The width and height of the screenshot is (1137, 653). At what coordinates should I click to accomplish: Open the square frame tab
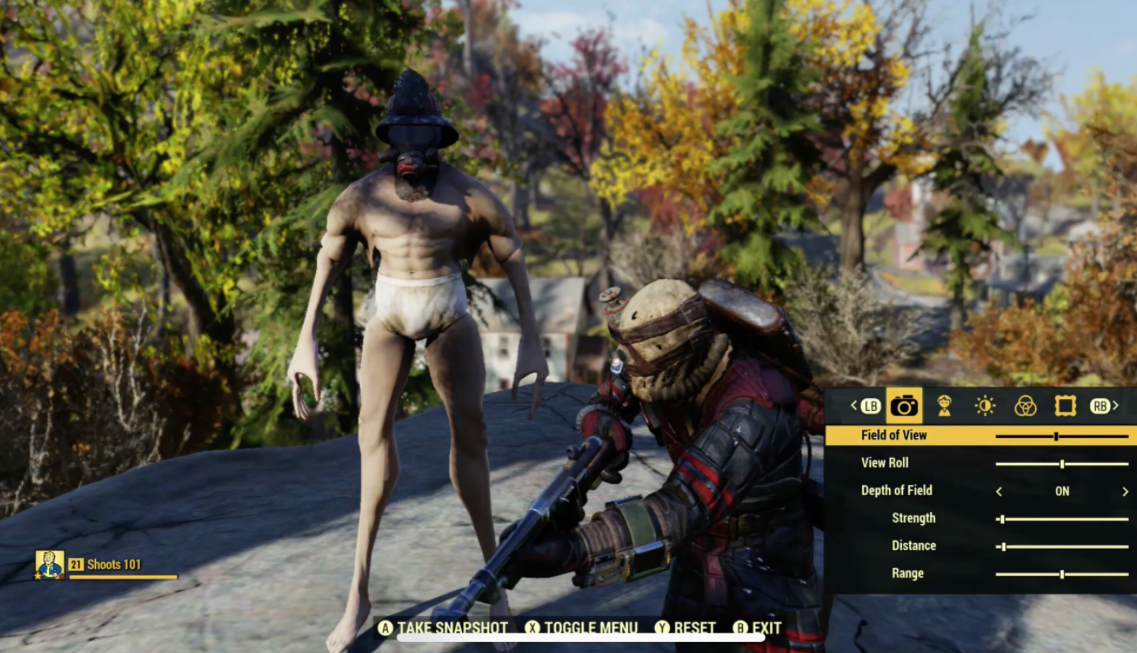tap(1065, 405)
